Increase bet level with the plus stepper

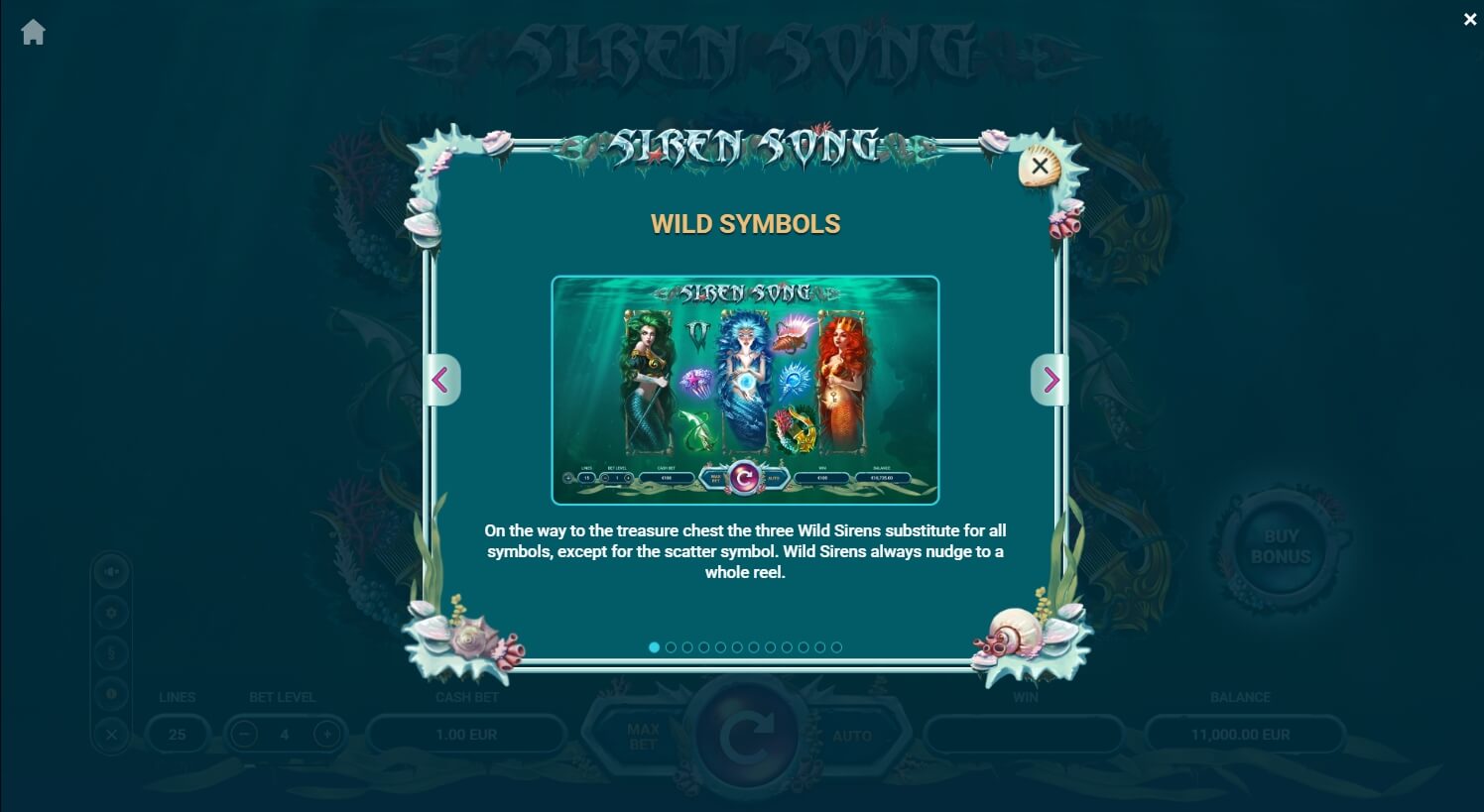pyautogui.click(x=326, y=735)
